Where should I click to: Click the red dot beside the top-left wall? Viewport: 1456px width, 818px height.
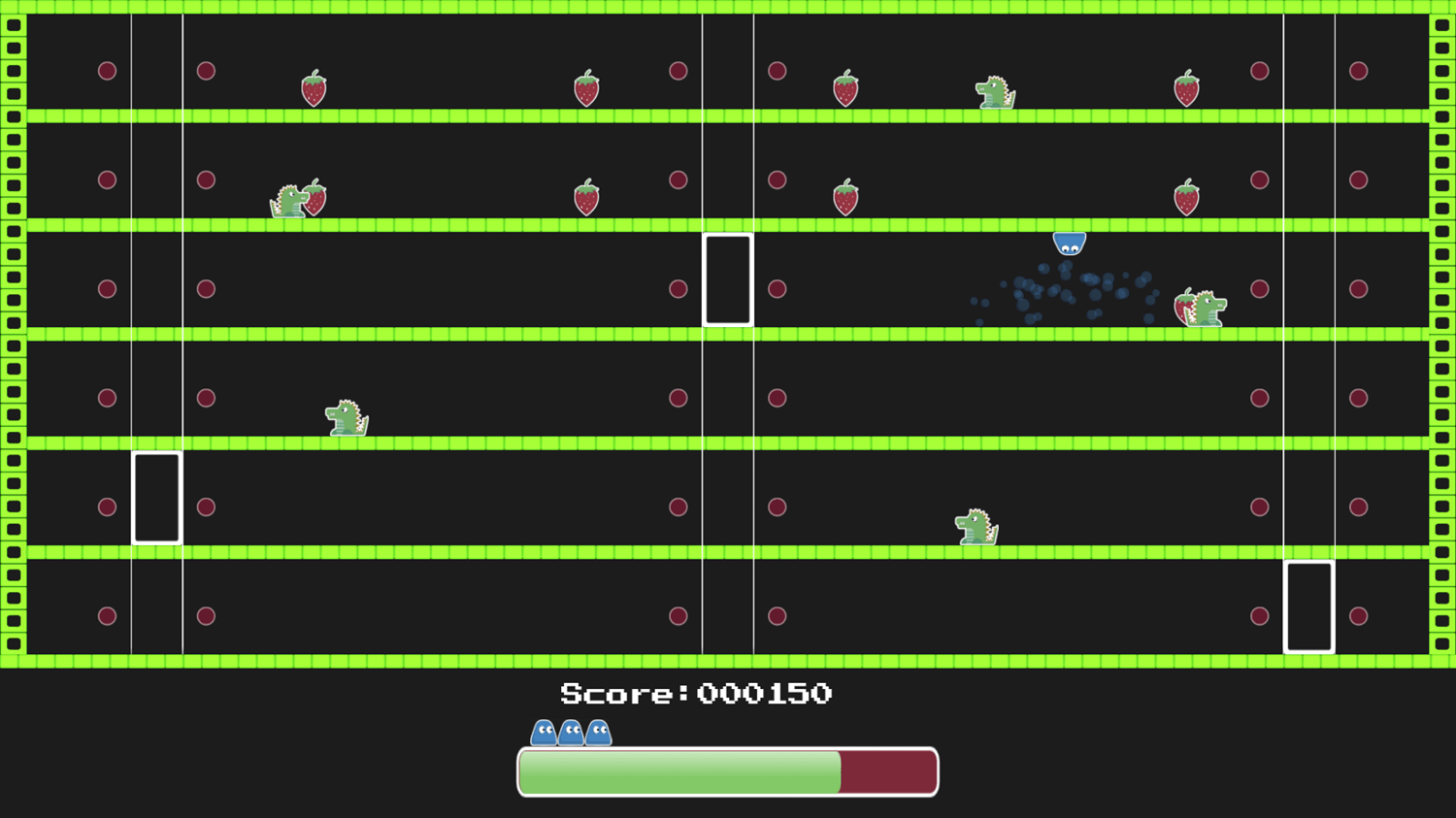[x=108, y=70]
